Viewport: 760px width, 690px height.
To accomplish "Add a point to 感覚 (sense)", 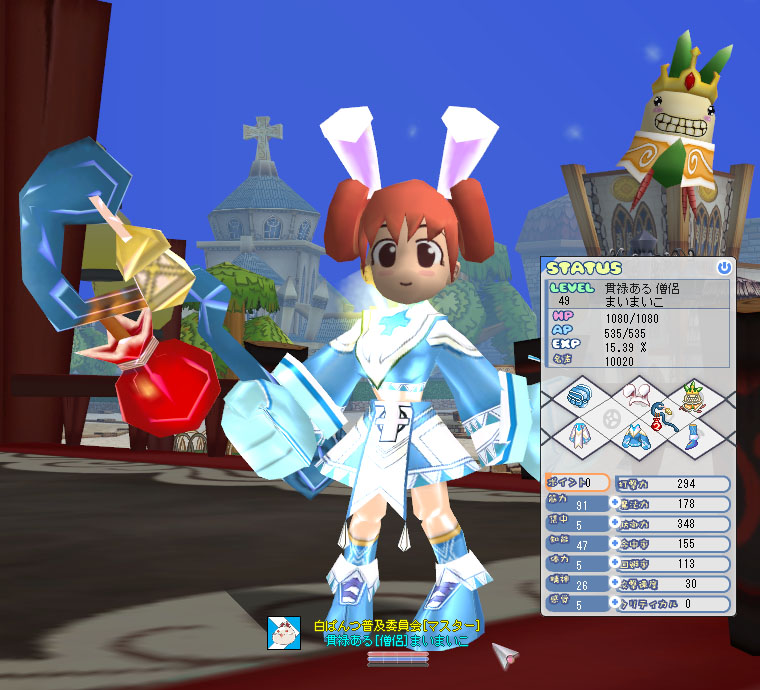I will pos(616,603).
